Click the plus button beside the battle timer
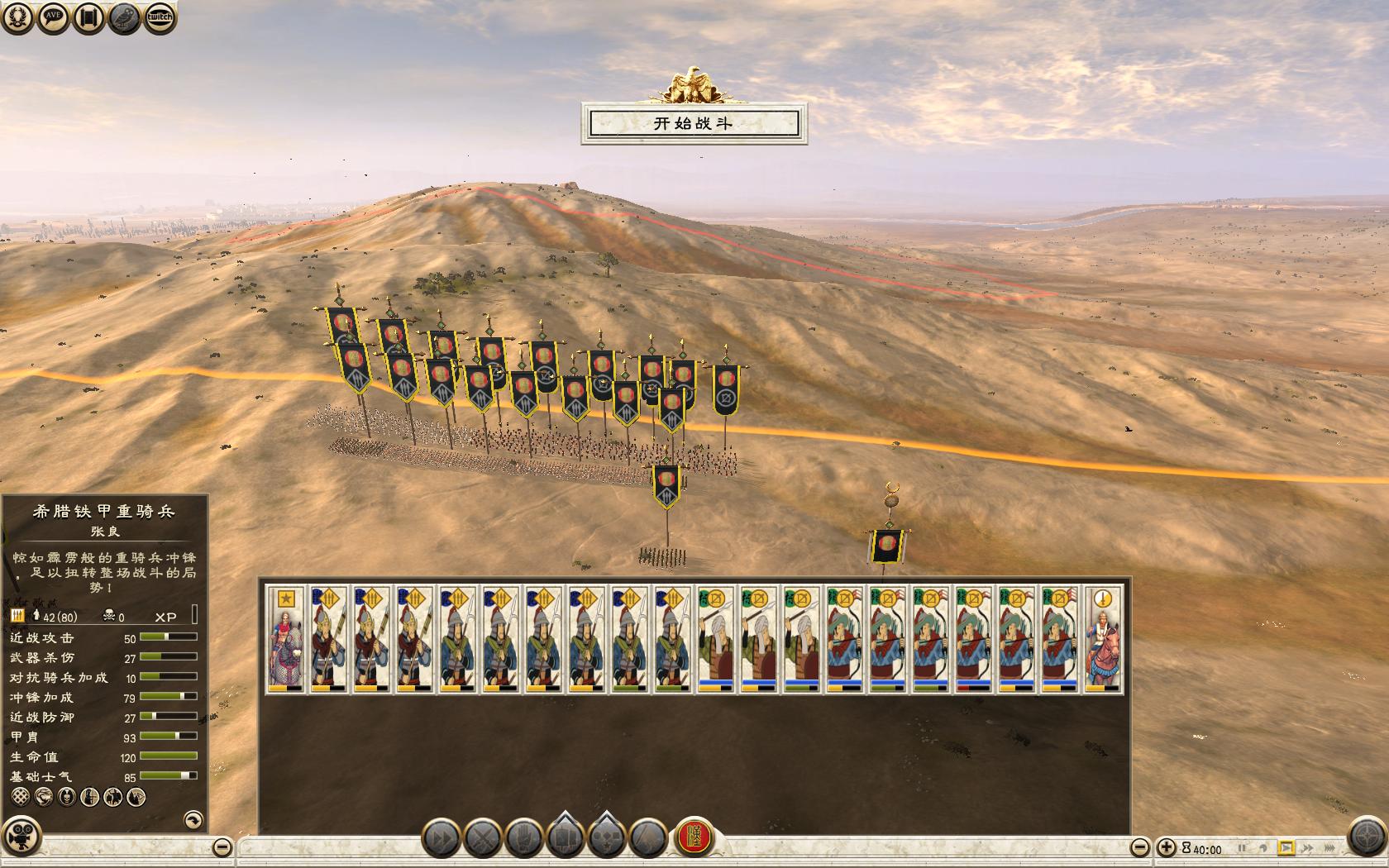Image resolution: width=1389 pixels, height=868 pixels. click(x=1166, y=847)
